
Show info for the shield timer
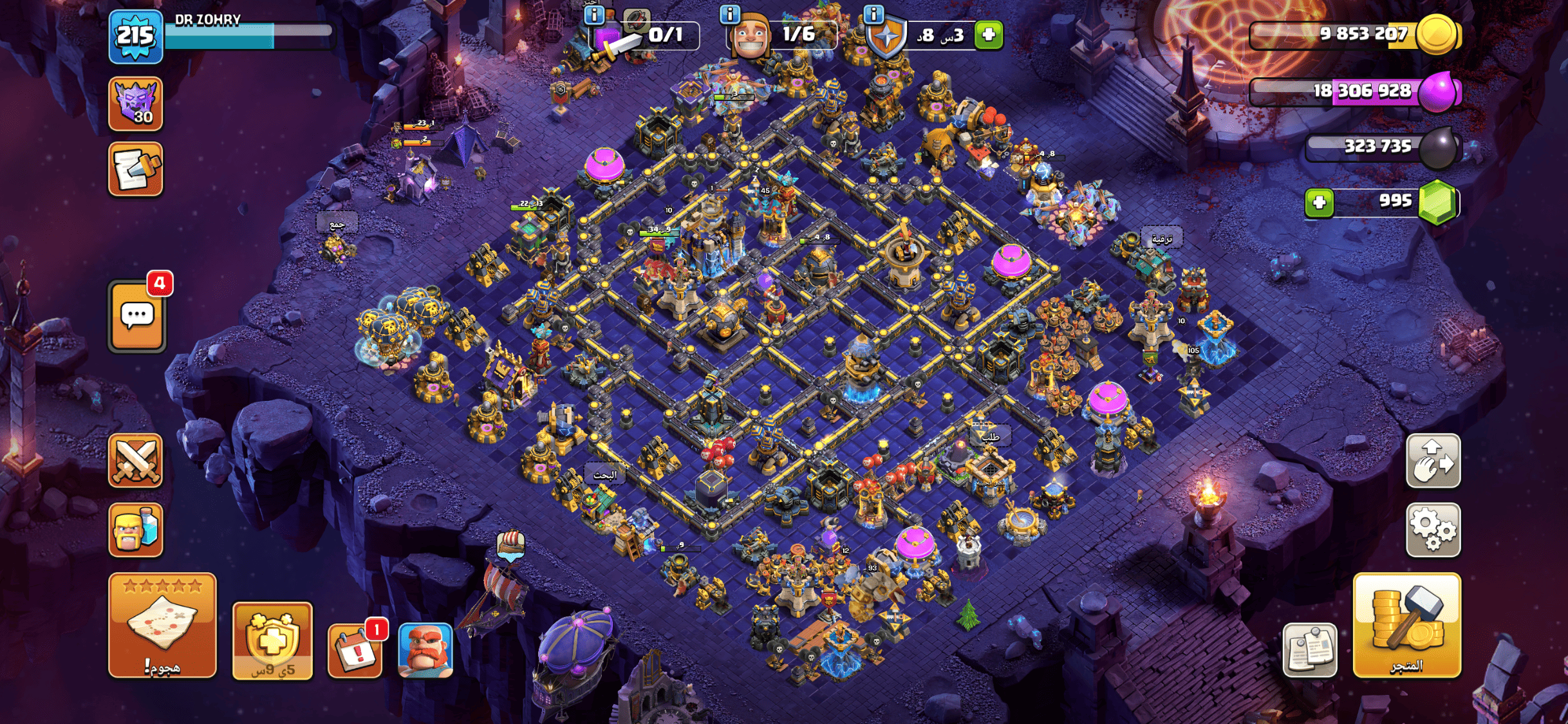click(873, 14)
